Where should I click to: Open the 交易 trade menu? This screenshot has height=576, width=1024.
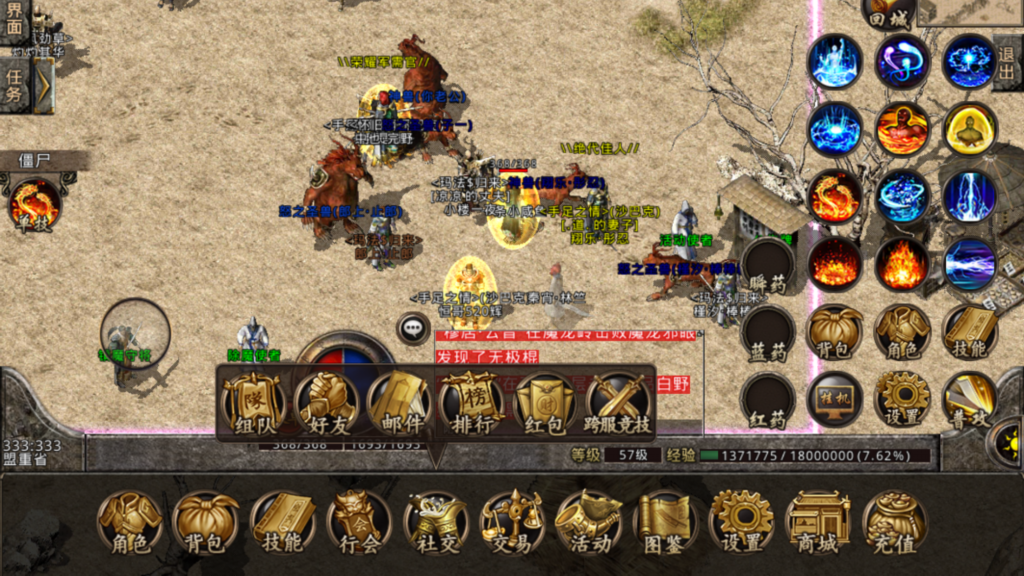pos(512,522)
